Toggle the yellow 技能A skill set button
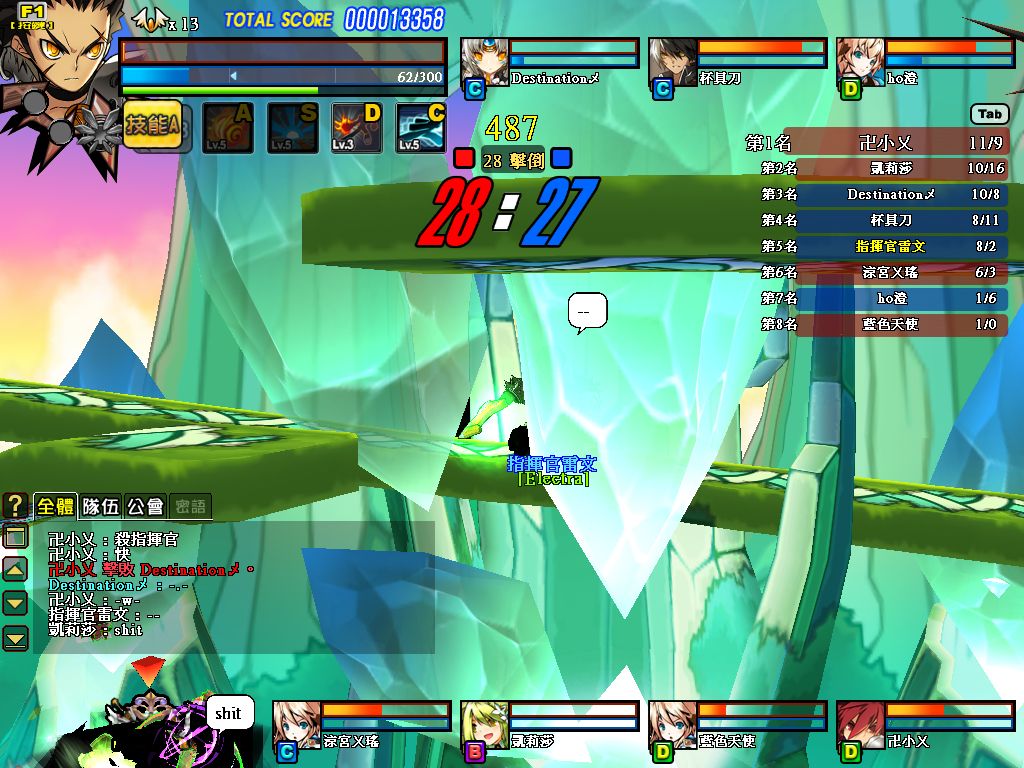The width and height of the screenshot is (1024, 768). point(152,125)
